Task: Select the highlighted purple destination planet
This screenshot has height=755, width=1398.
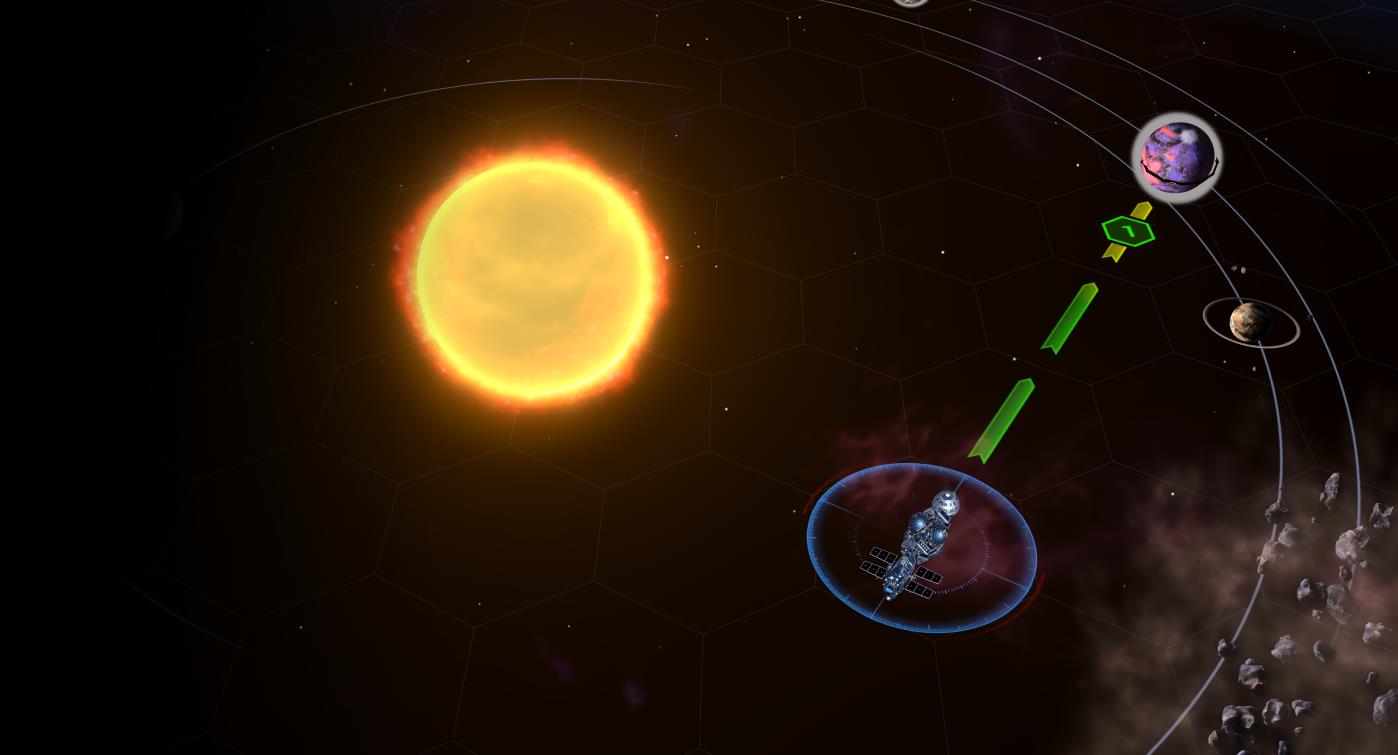Action: point(1177,157)
